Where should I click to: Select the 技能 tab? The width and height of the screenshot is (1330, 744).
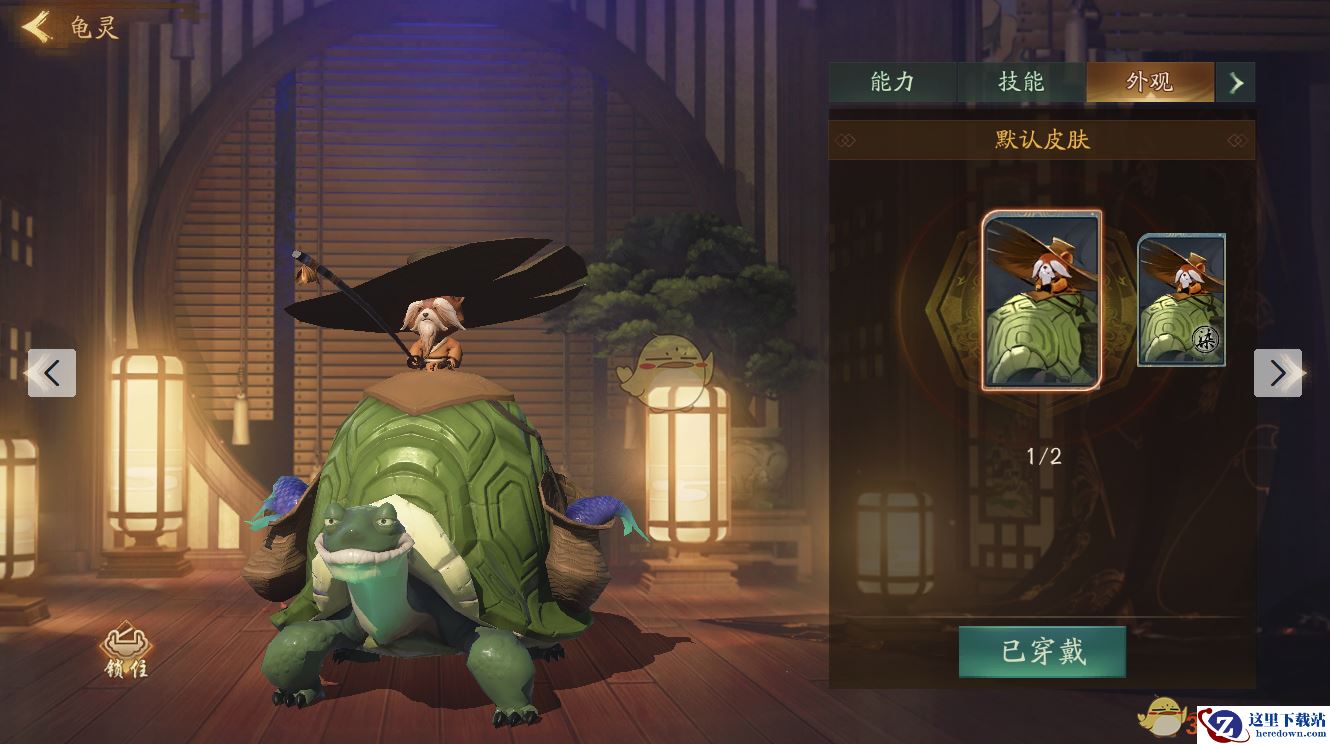(x=1022, y=84)
